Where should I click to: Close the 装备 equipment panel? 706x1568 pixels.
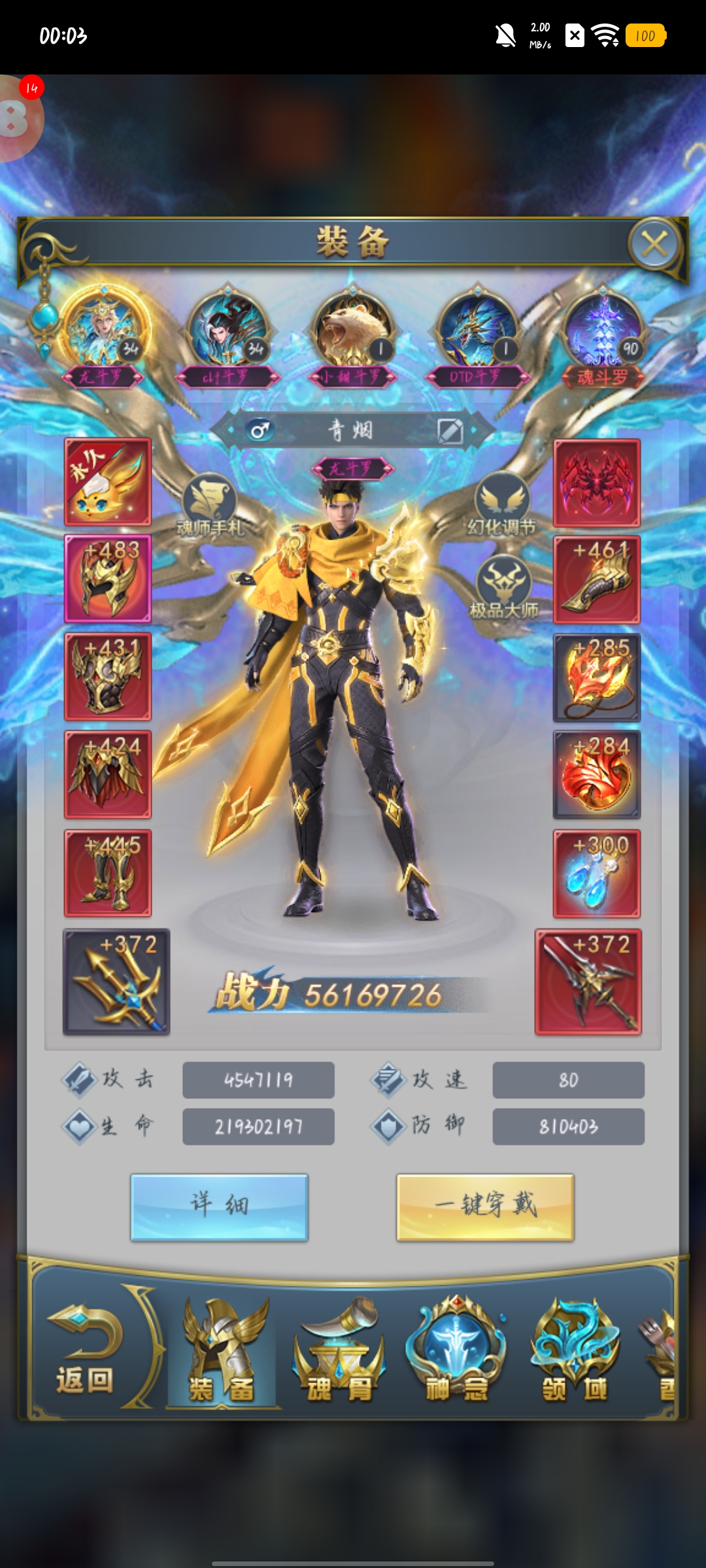click(654, 244)
